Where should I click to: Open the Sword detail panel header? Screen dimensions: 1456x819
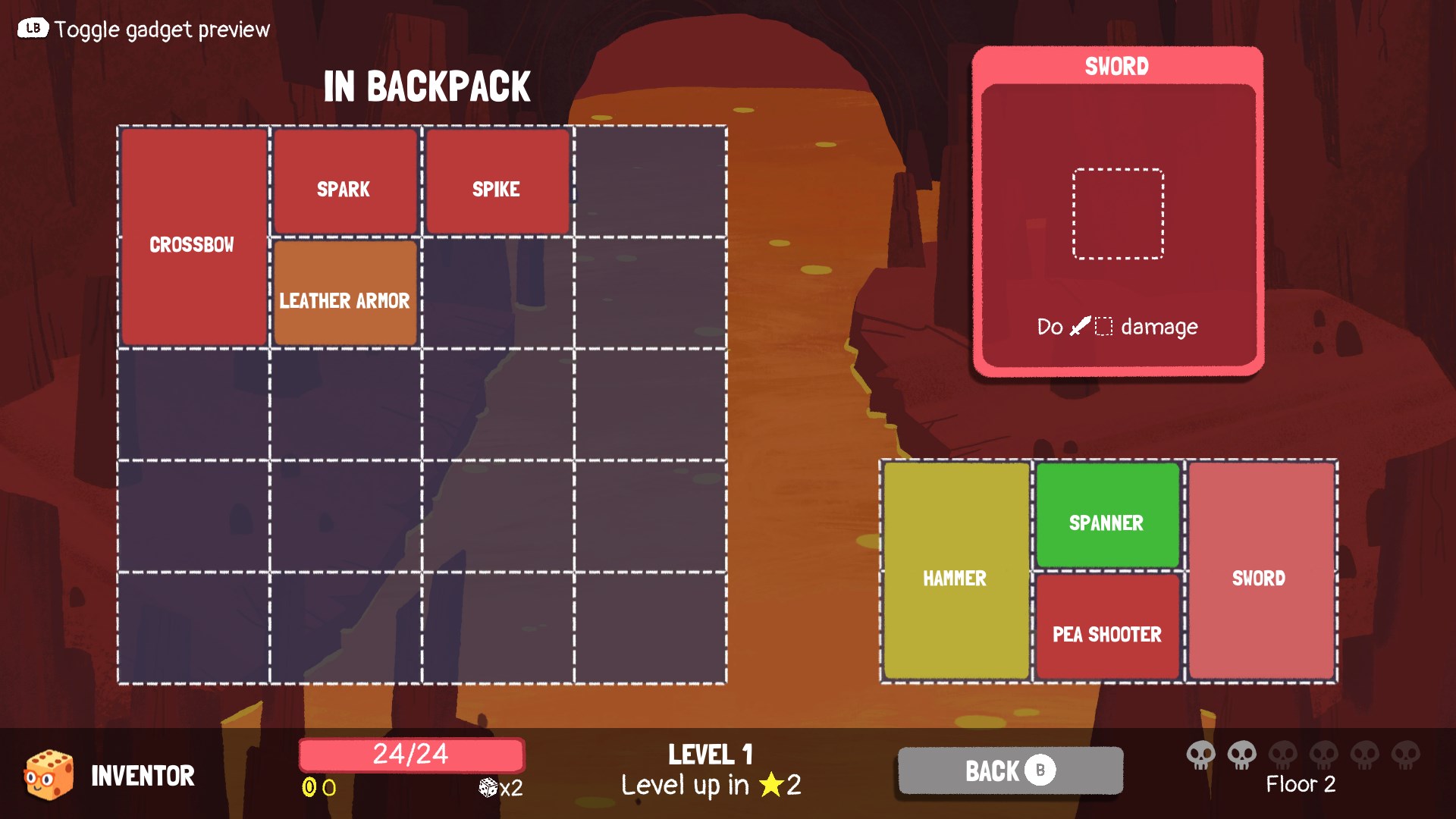point(1117,66)
